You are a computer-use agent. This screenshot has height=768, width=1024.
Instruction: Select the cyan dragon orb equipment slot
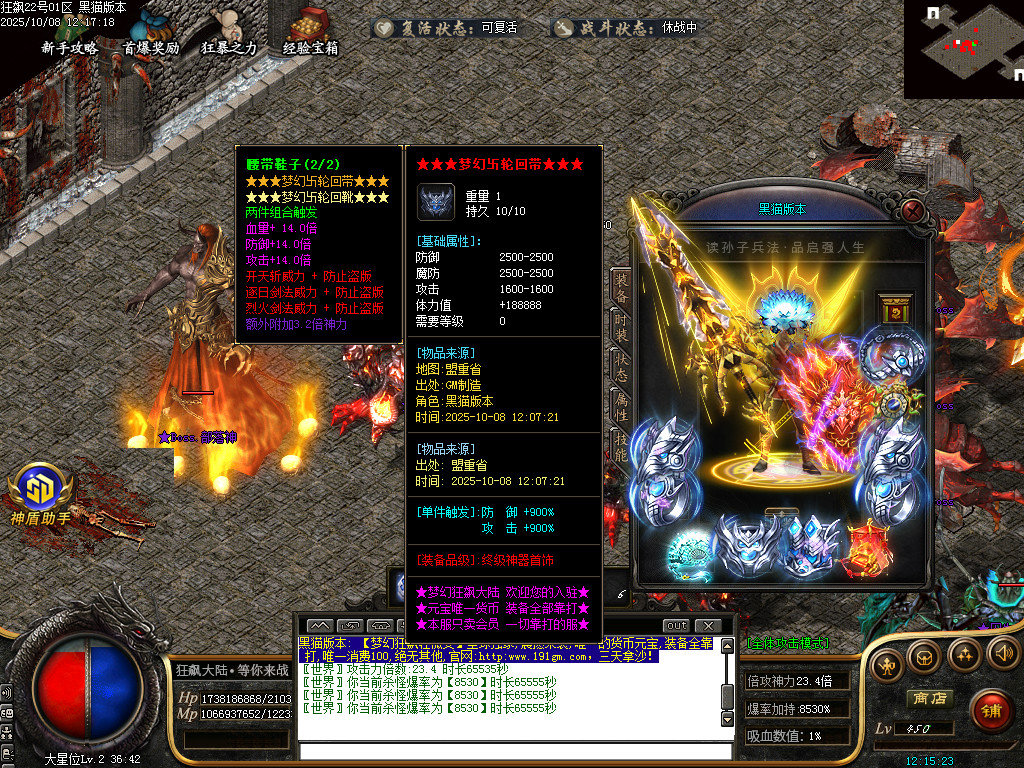click(689, 549)
